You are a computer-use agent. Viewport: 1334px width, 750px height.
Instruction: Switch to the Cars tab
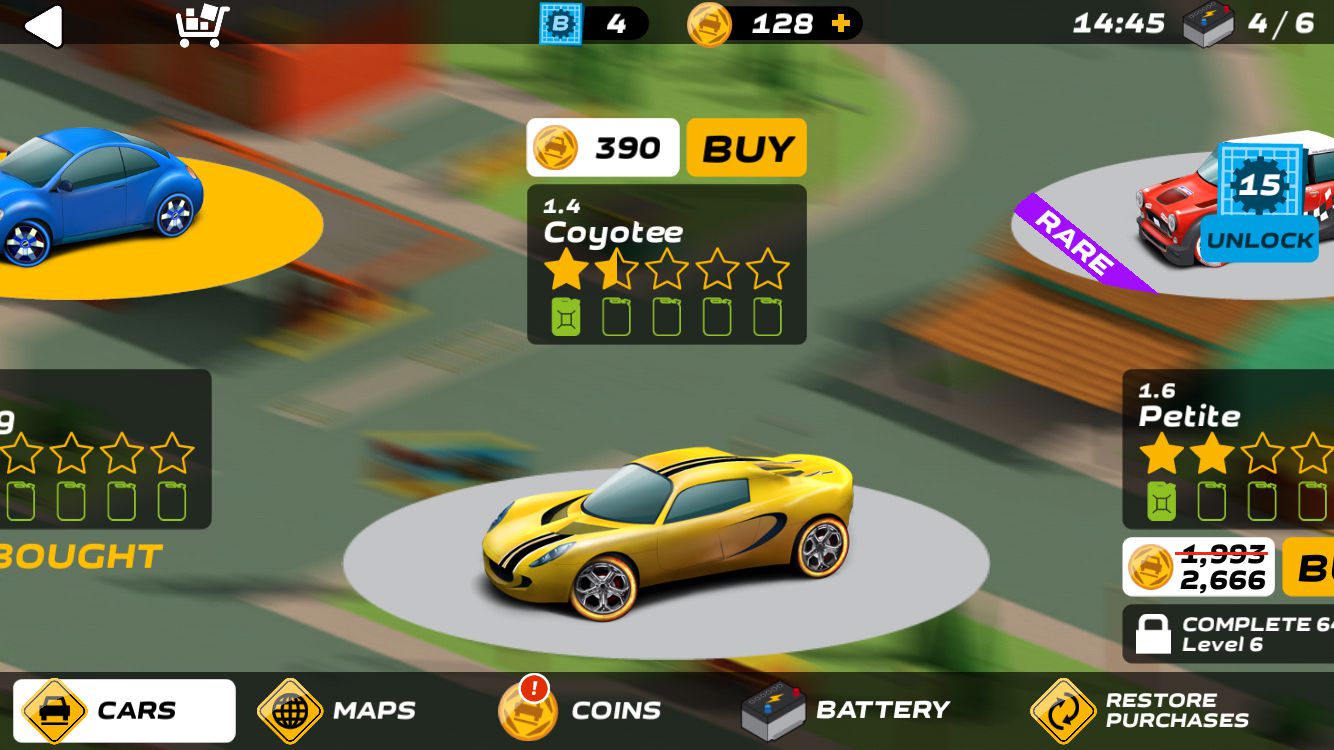tap(124, 711)
